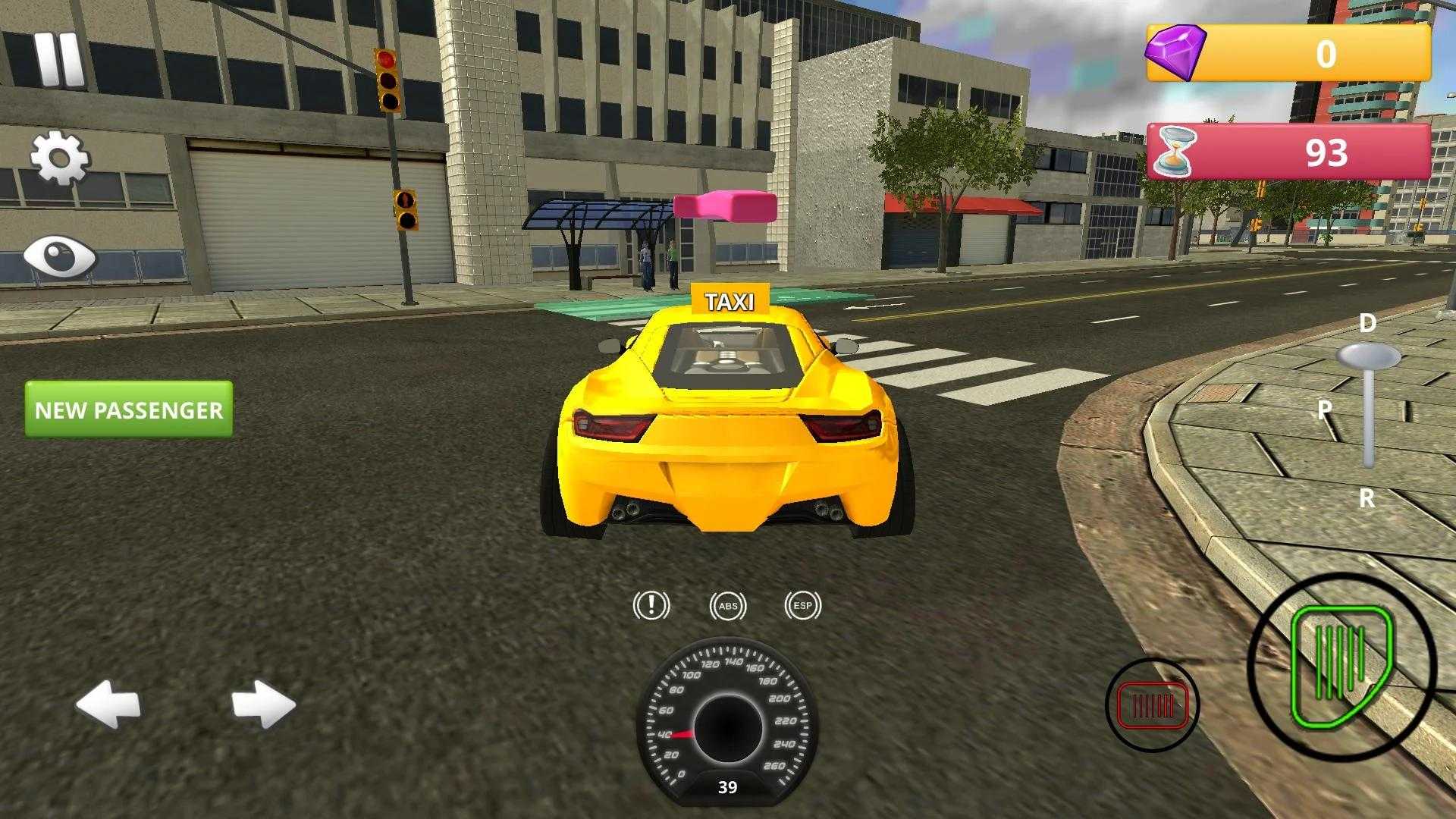Tap the red brake pedal

(1152, 705)
